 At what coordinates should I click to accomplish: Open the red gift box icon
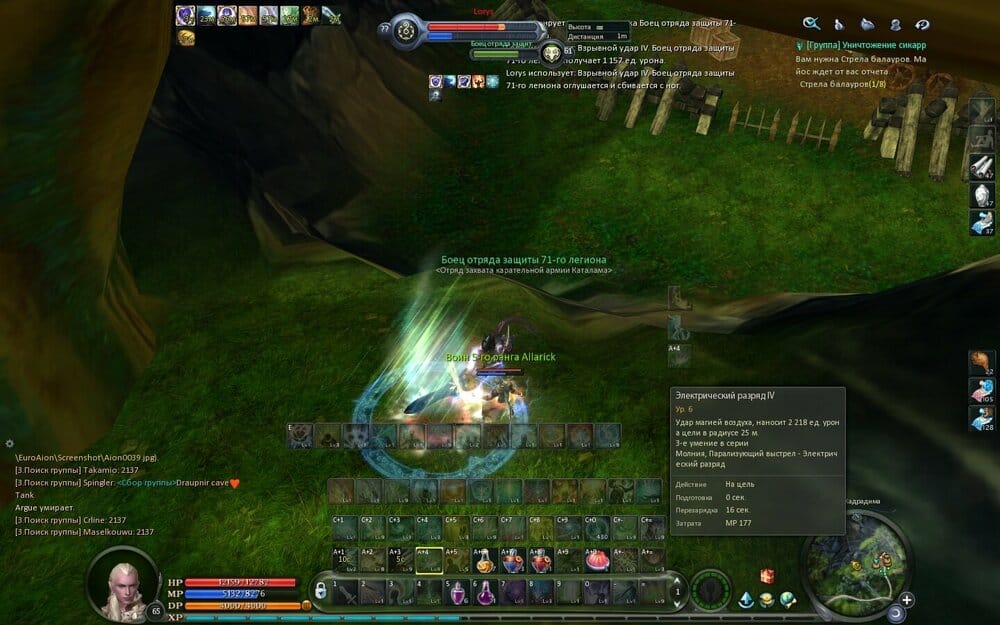coord(767,576)
